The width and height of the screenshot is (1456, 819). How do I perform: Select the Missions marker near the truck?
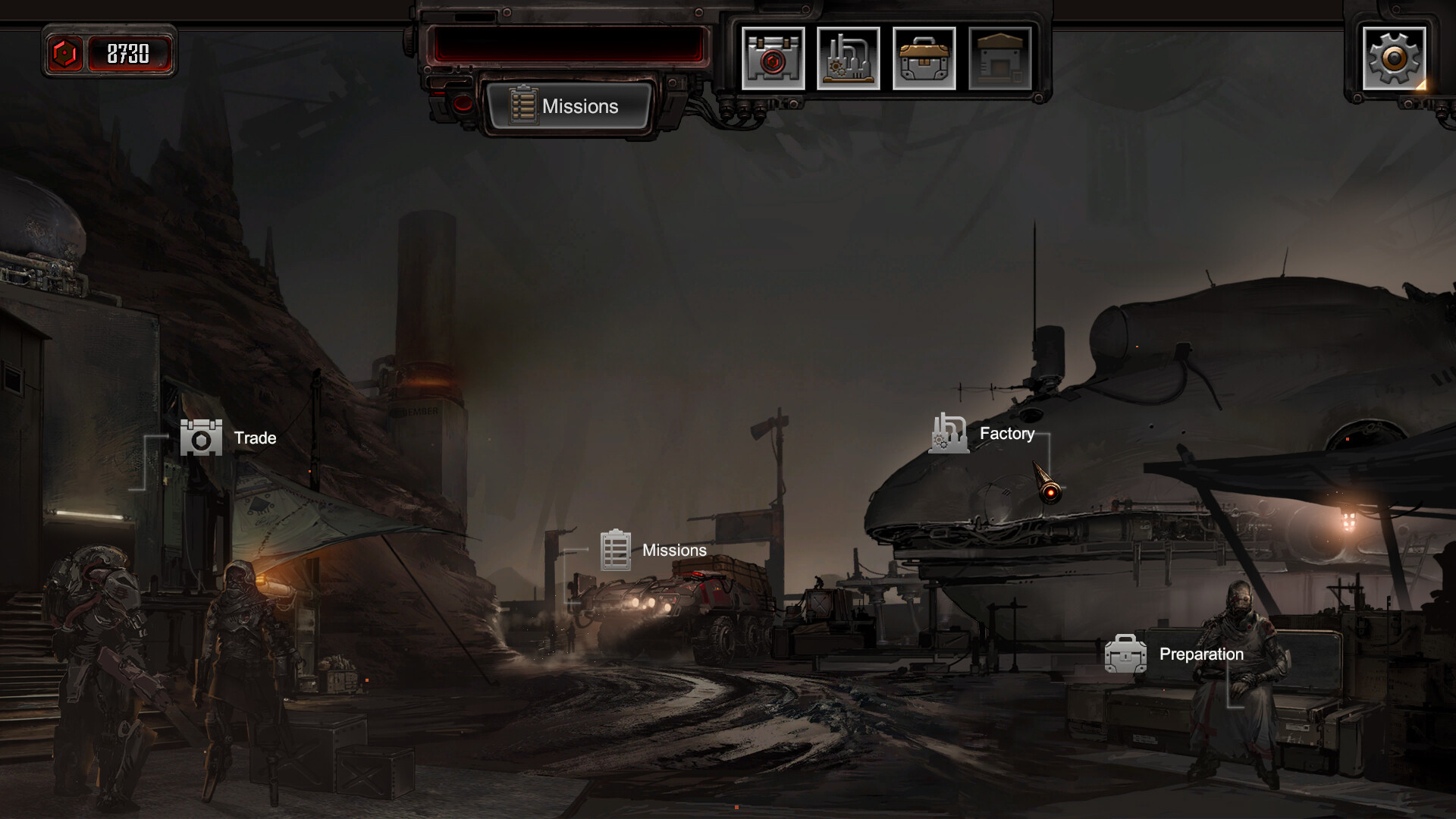pos(652,551)
